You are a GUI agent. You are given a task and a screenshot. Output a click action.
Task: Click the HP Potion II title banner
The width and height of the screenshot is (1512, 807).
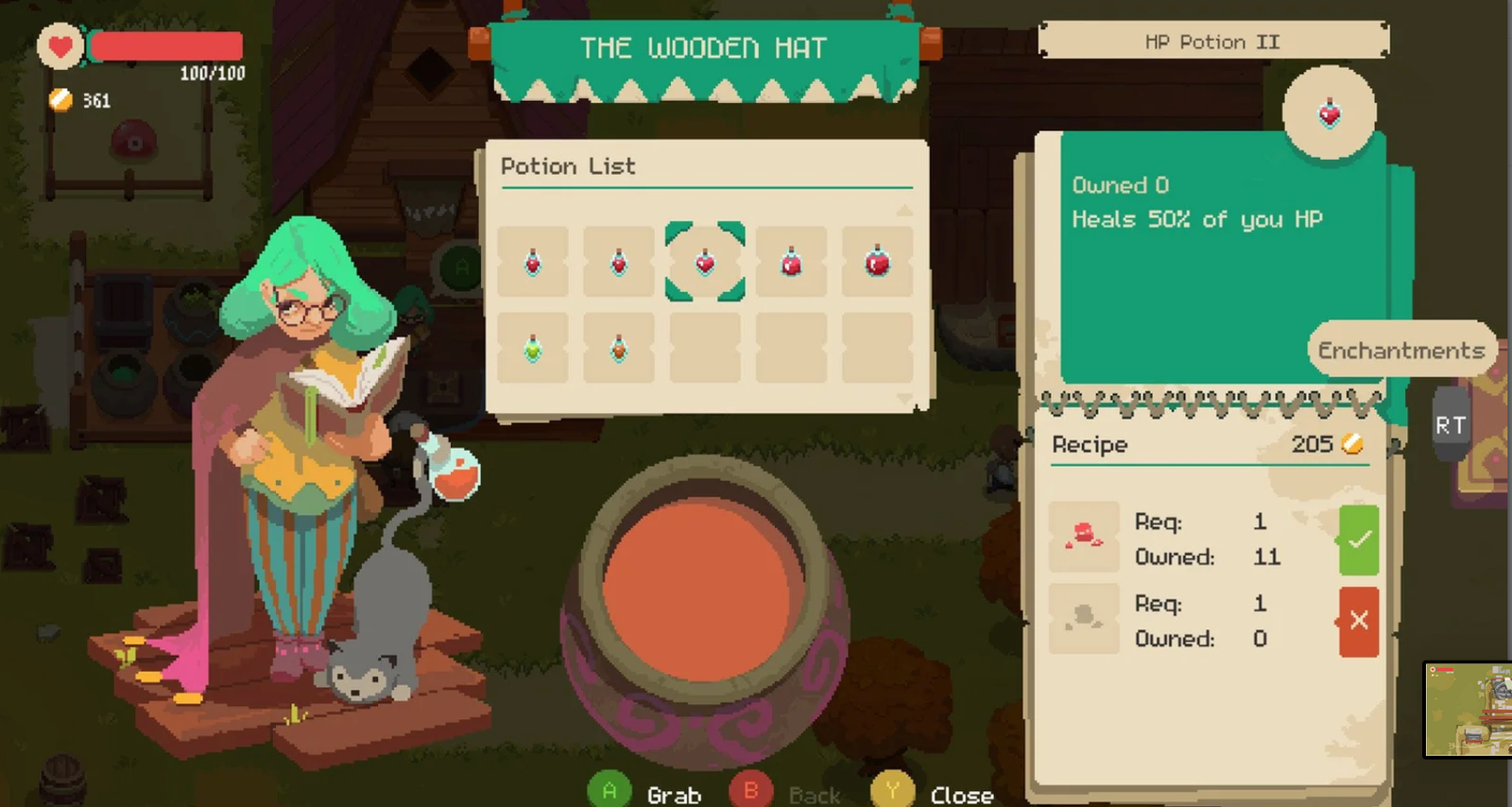pyautogui.click(x=1212, y=41)
